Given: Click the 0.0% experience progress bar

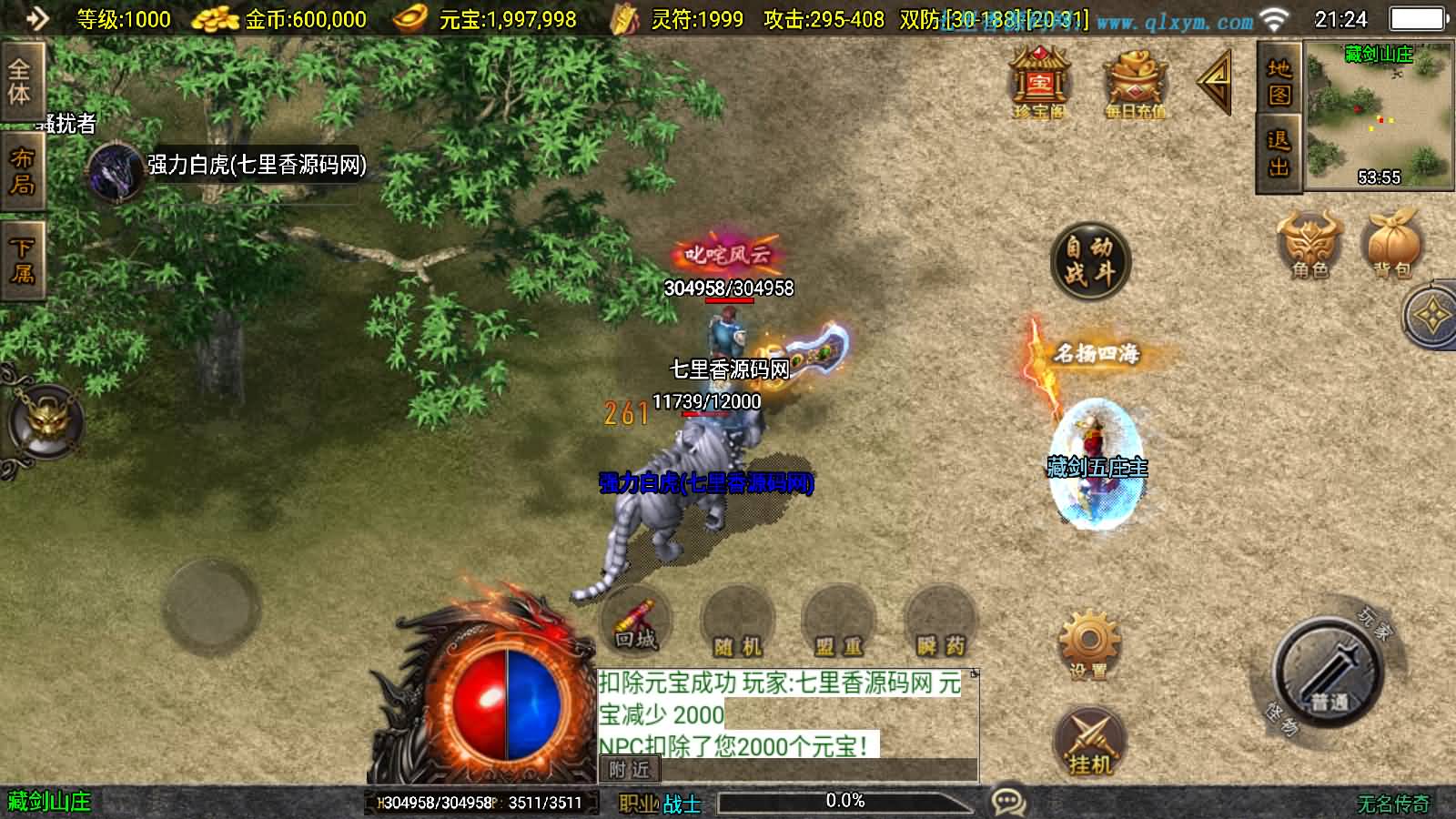Looking at the screenshot, I should pyautogui.click(x=846, y=801).
